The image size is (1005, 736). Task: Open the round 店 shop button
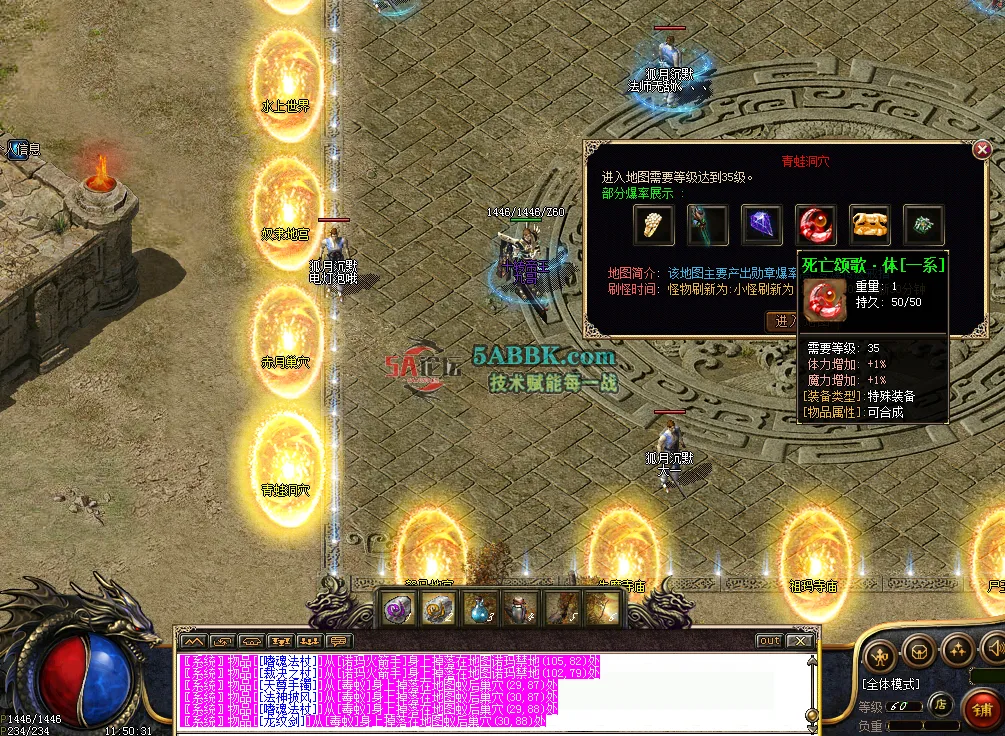coord(940,704)
